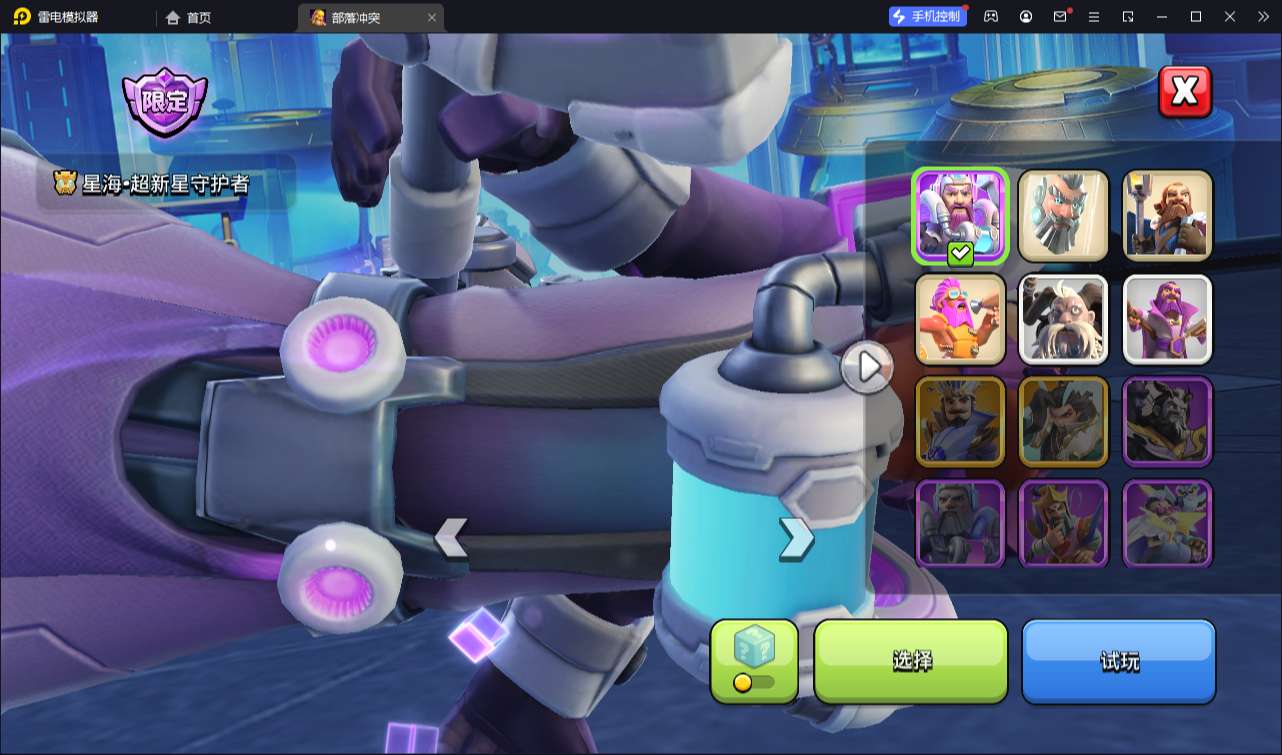Select the purple armored skin with green checkmark
This screenshot has height=755, width=1282.
coord(960,215)
